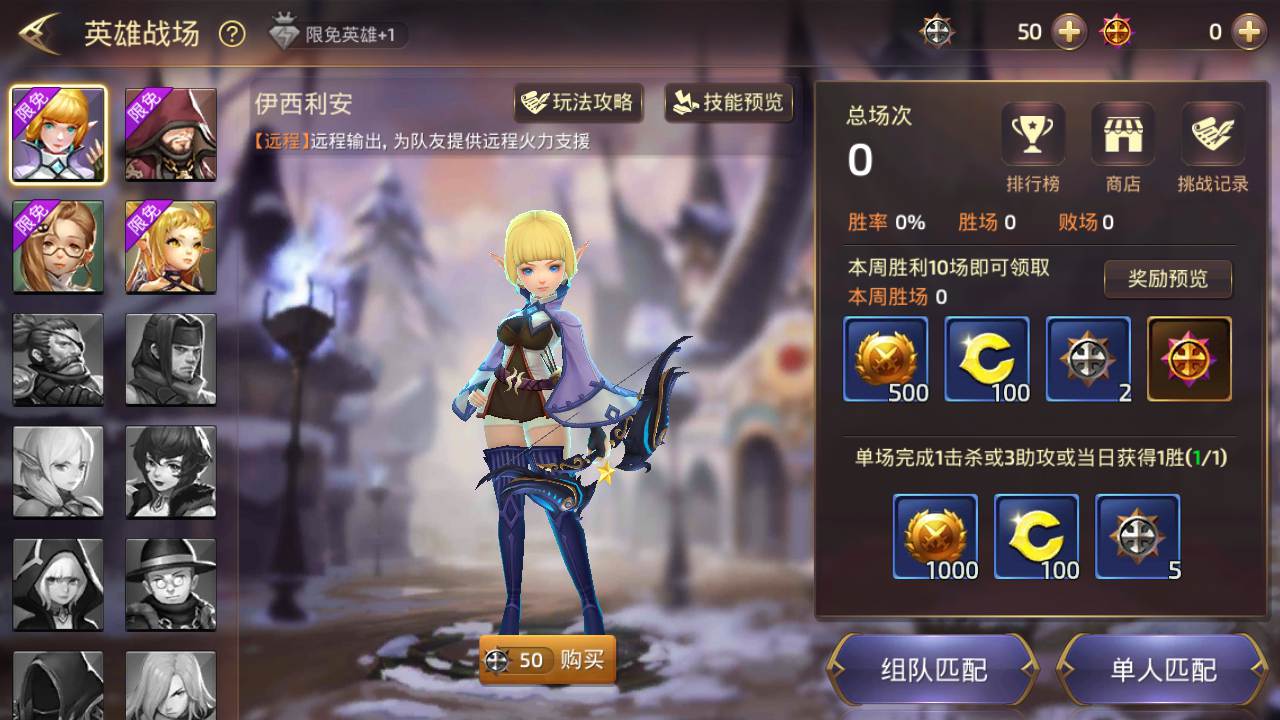The image size is (1280, 720).
Task: Select the locked hero wearing a brimmed hat
Action: point(171,585)
